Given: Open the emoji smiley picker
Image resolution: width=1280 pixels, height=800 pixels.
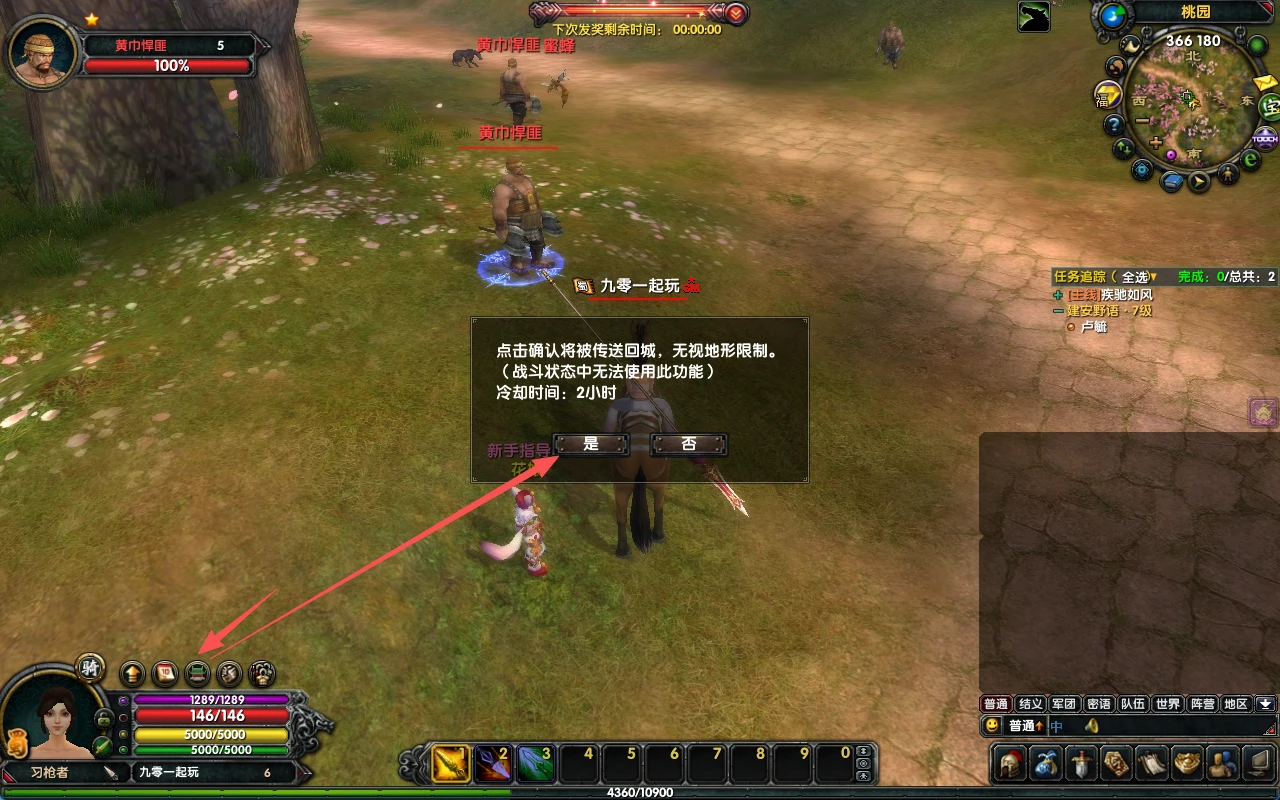Looking at the screenshot, I should (992, 726).
